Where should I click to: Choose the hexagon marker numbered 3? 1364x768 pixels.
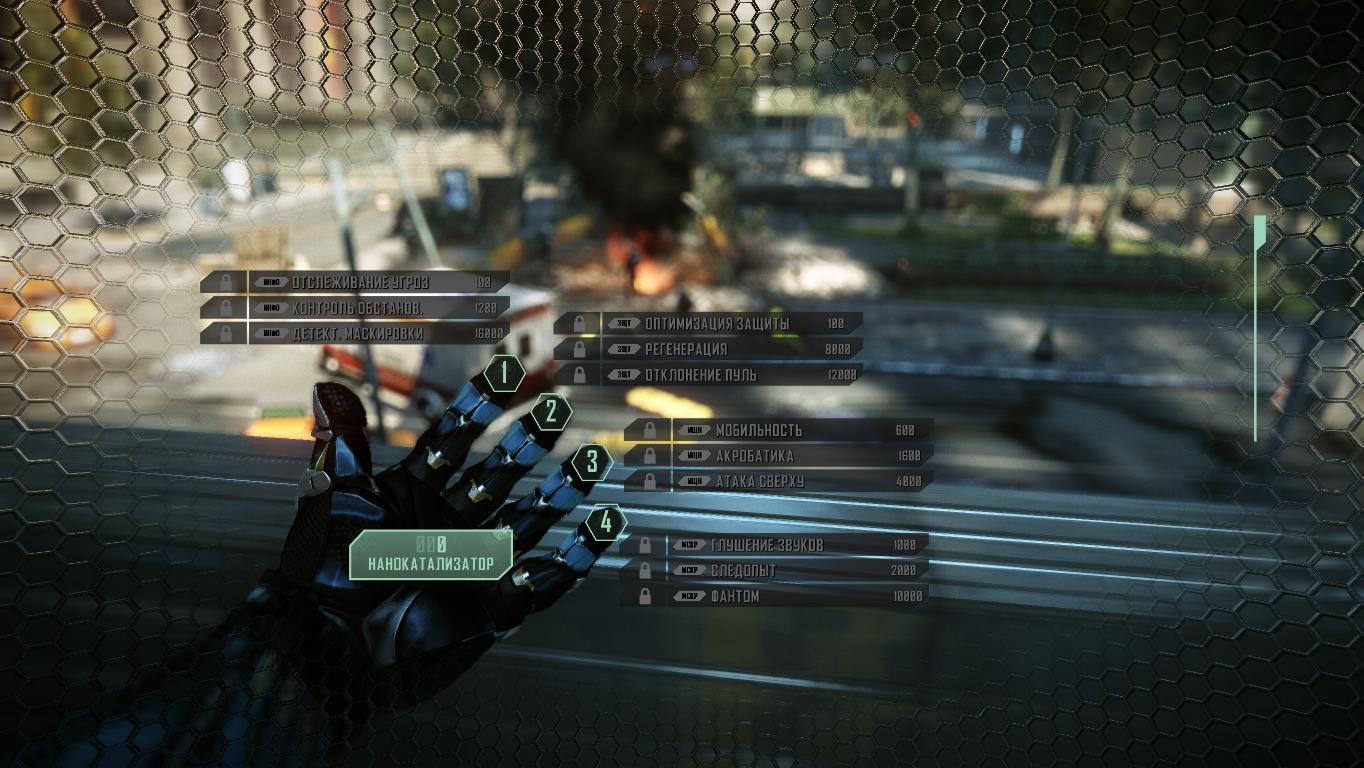(x=592, y=462)
